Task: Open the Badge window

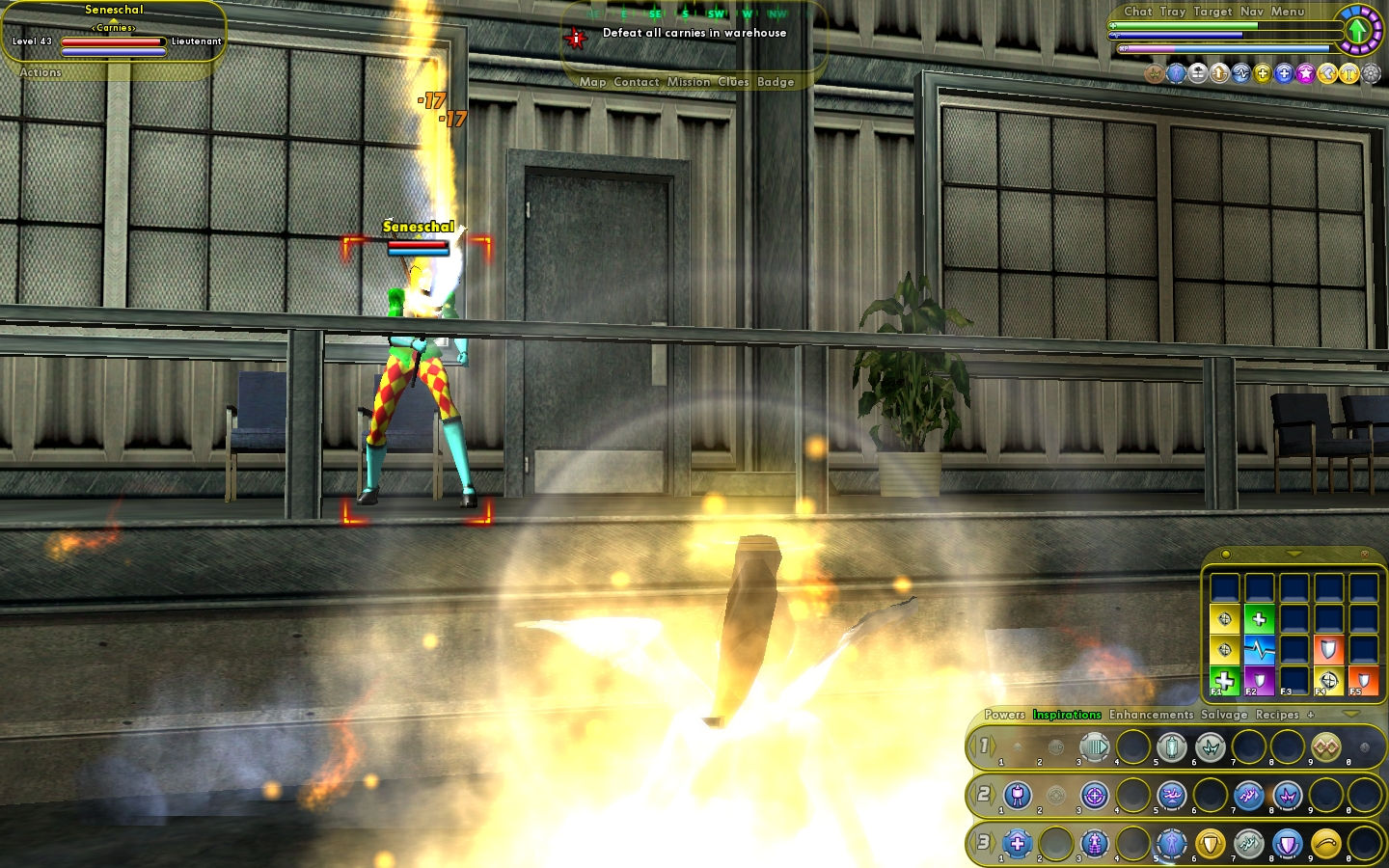Action: tap(776, 82)
